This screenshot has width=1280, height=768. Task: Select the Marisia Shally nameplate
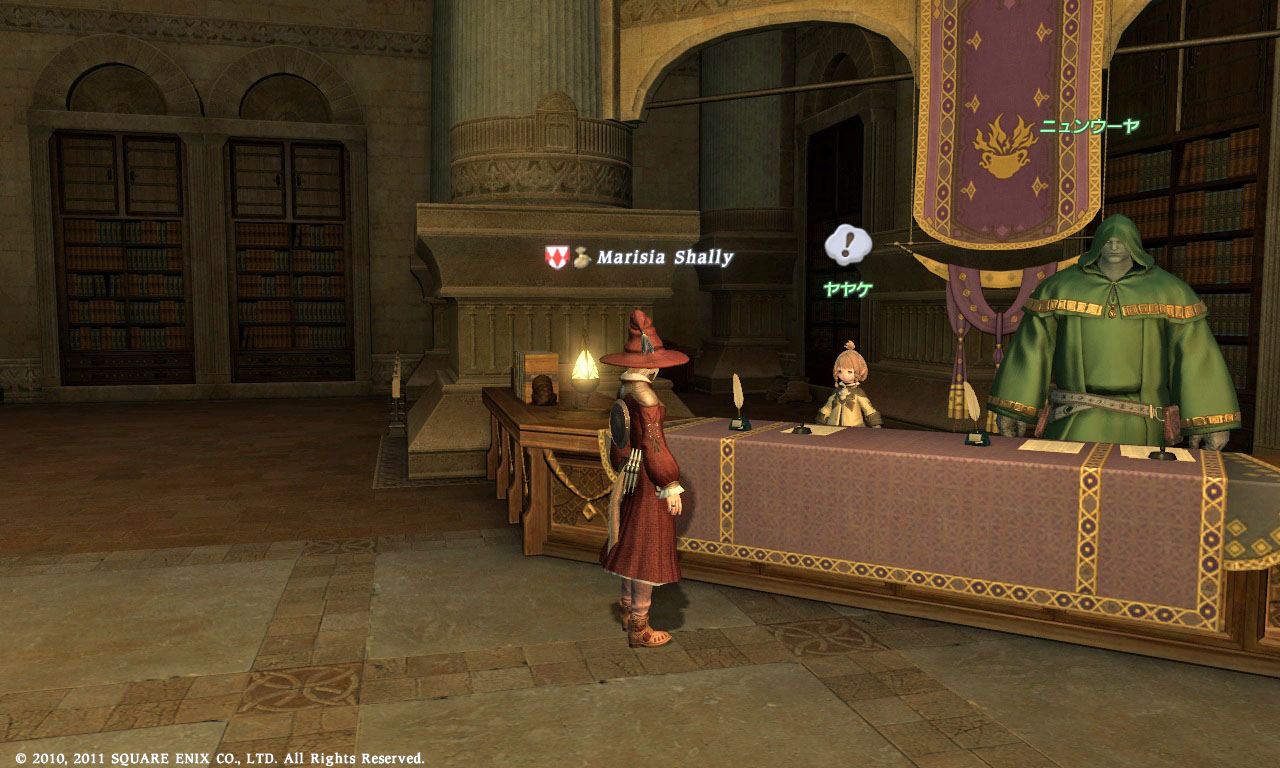point(664,258)
